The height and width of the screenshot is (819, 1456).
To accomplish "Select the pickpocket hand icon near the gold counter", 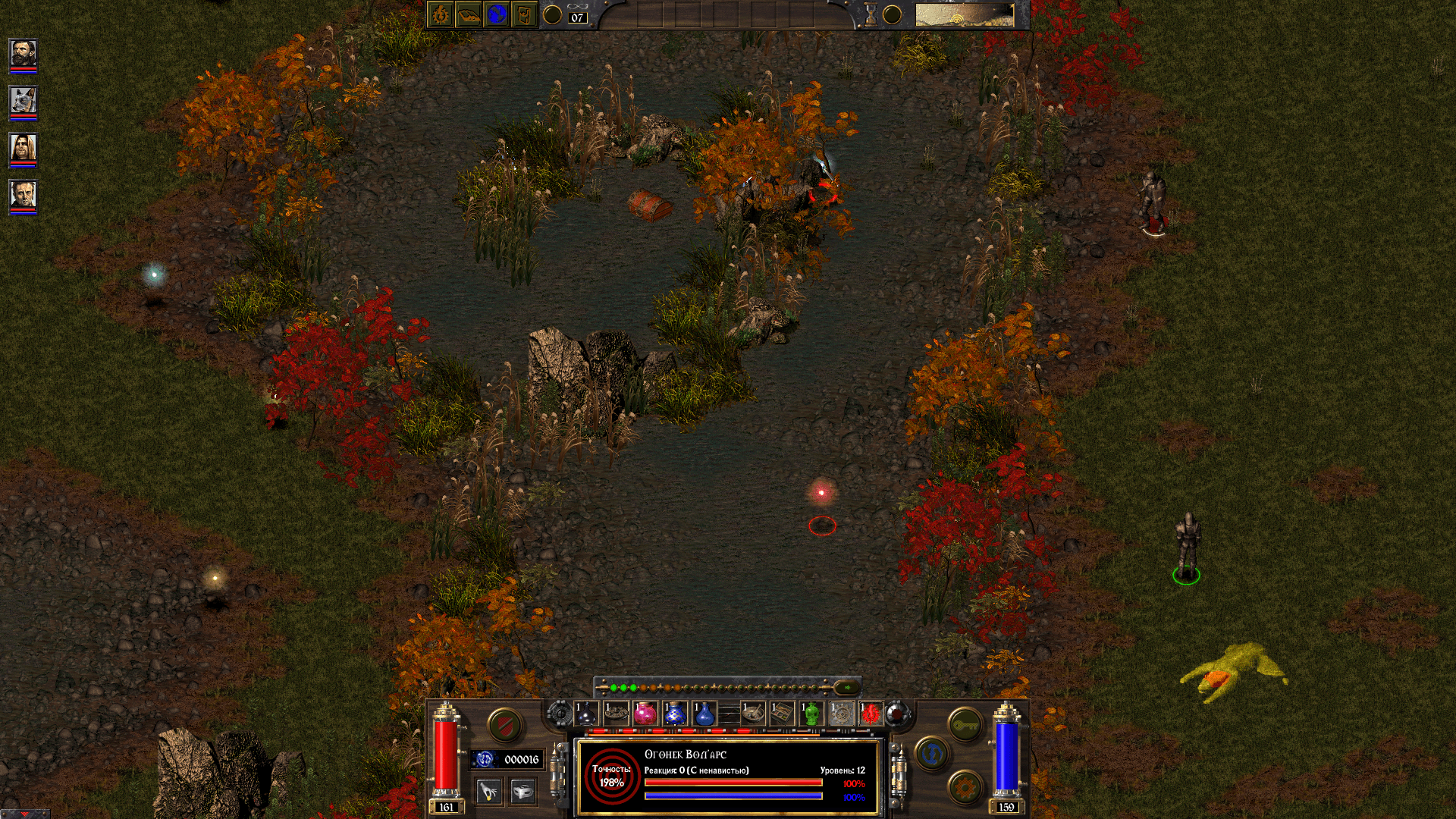I will (x=489, y=791).
